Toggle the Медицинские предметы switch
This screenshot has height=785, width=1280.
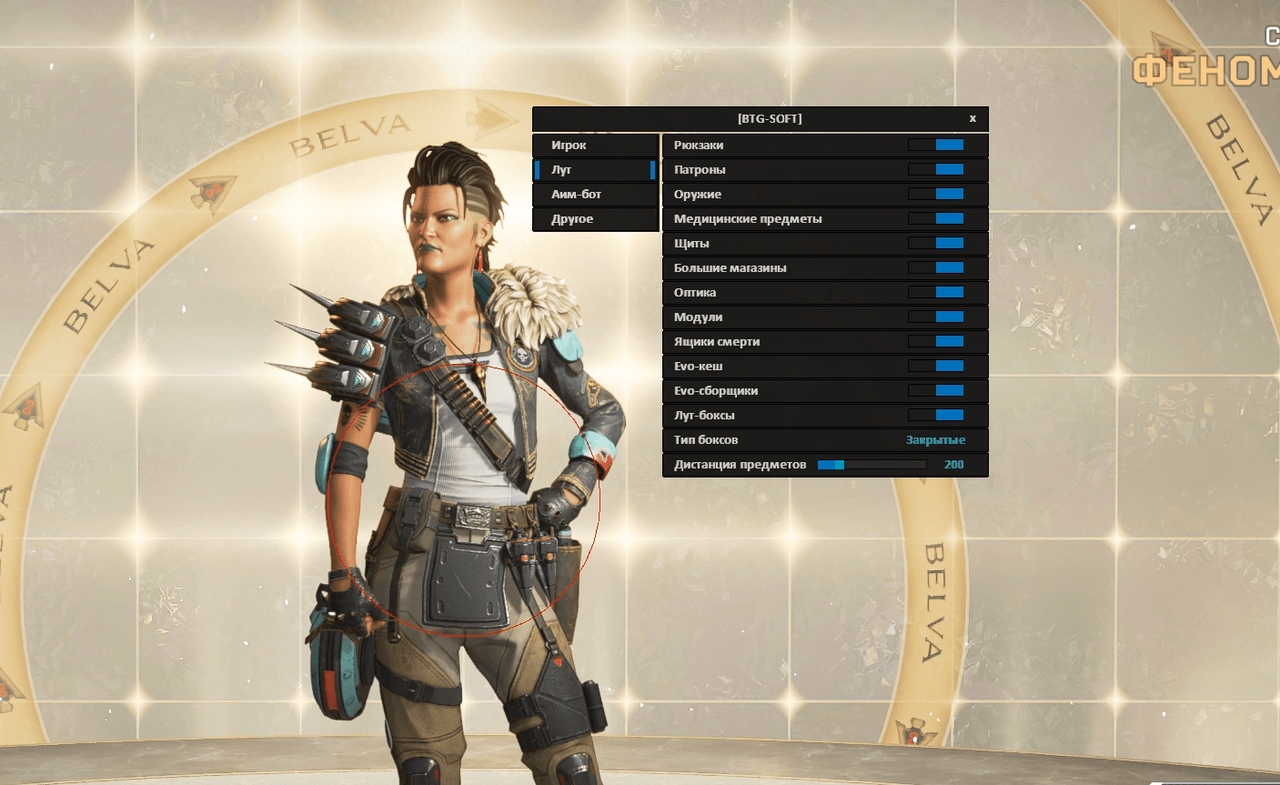click(x=936, y=219)
